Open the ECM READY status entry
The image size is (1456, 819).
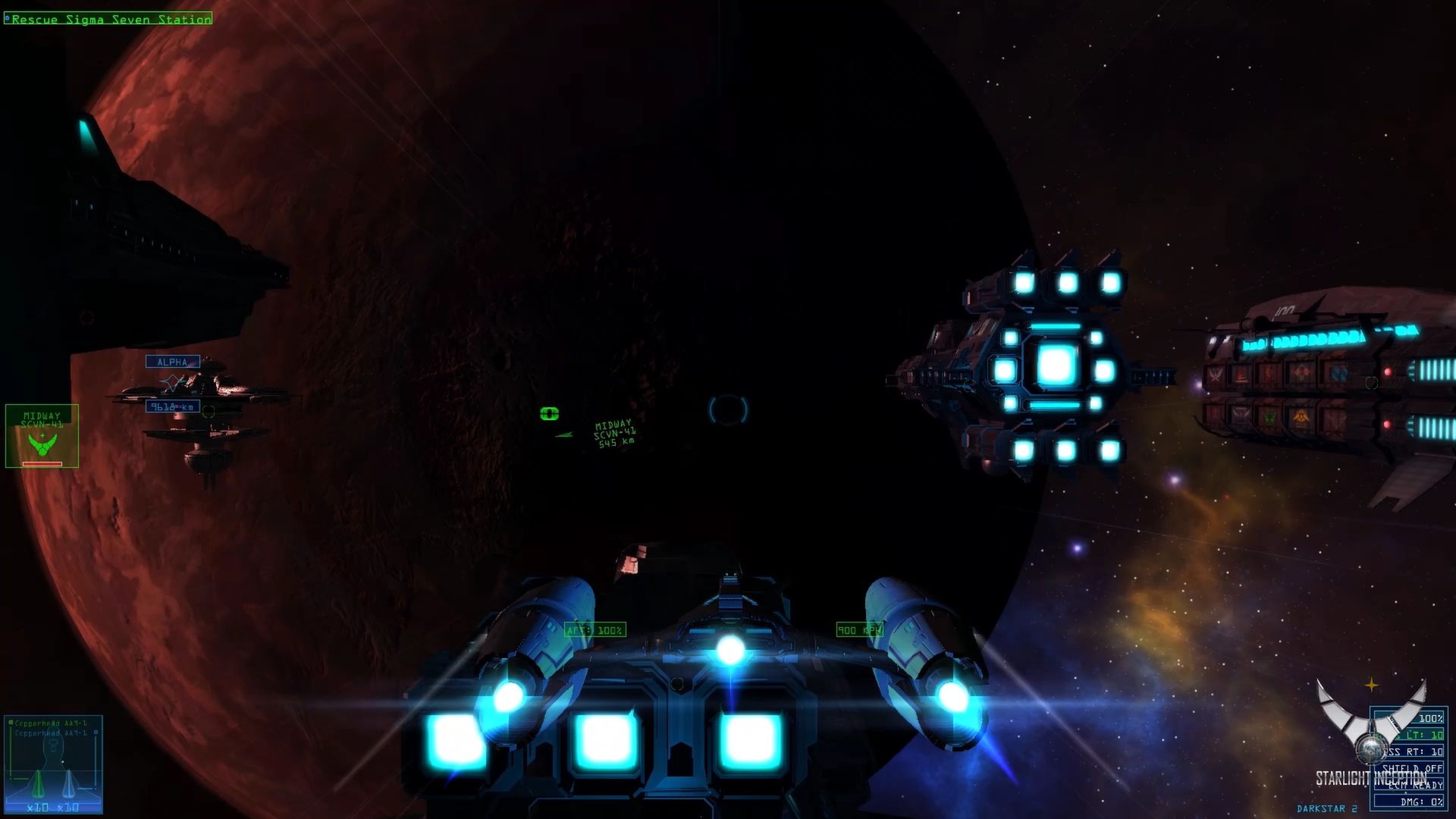(x=1414, y=786)
